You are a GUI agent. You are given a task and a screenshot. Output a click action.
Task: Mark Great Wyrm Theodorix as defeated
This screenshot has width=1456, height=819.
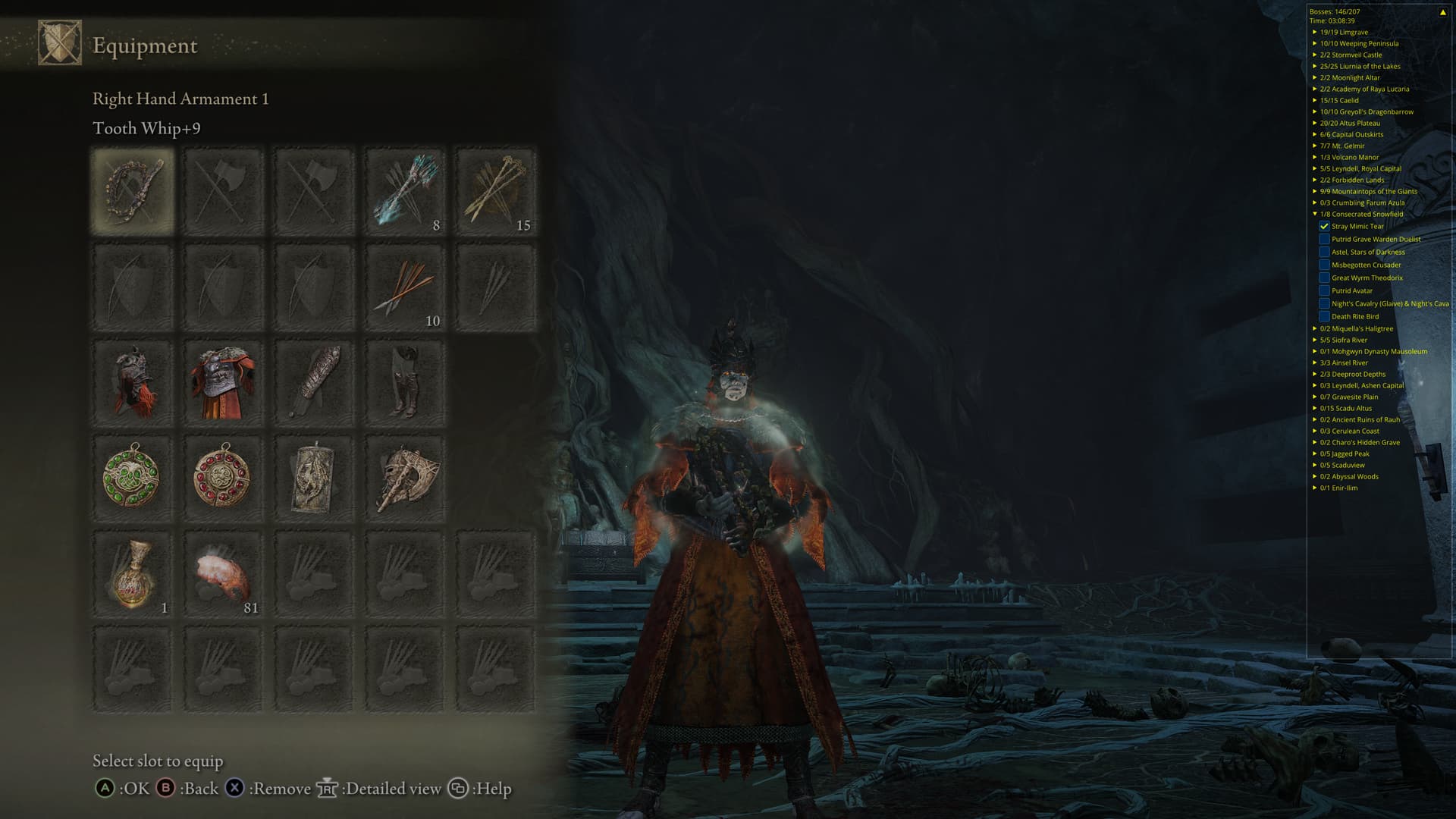[1324, 278]
